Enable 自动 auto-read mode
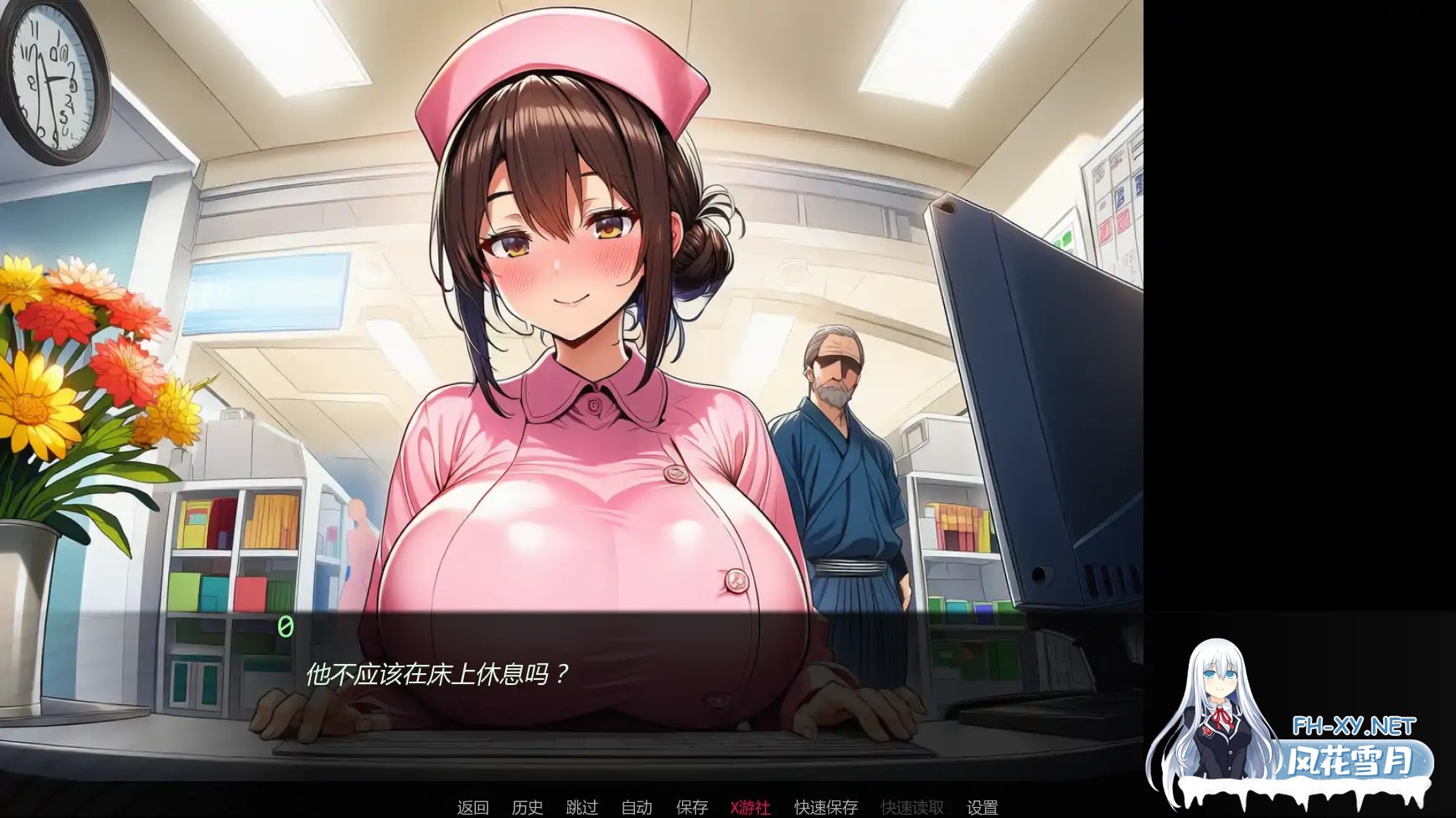 click(637, 808)
